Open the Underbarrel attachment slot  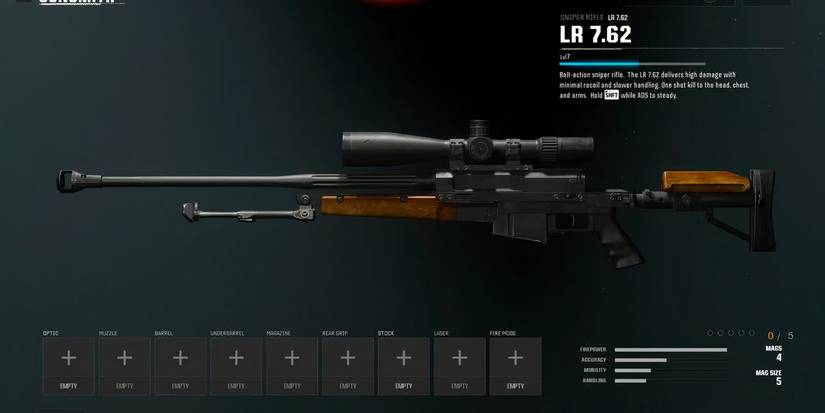pos(236,365)
